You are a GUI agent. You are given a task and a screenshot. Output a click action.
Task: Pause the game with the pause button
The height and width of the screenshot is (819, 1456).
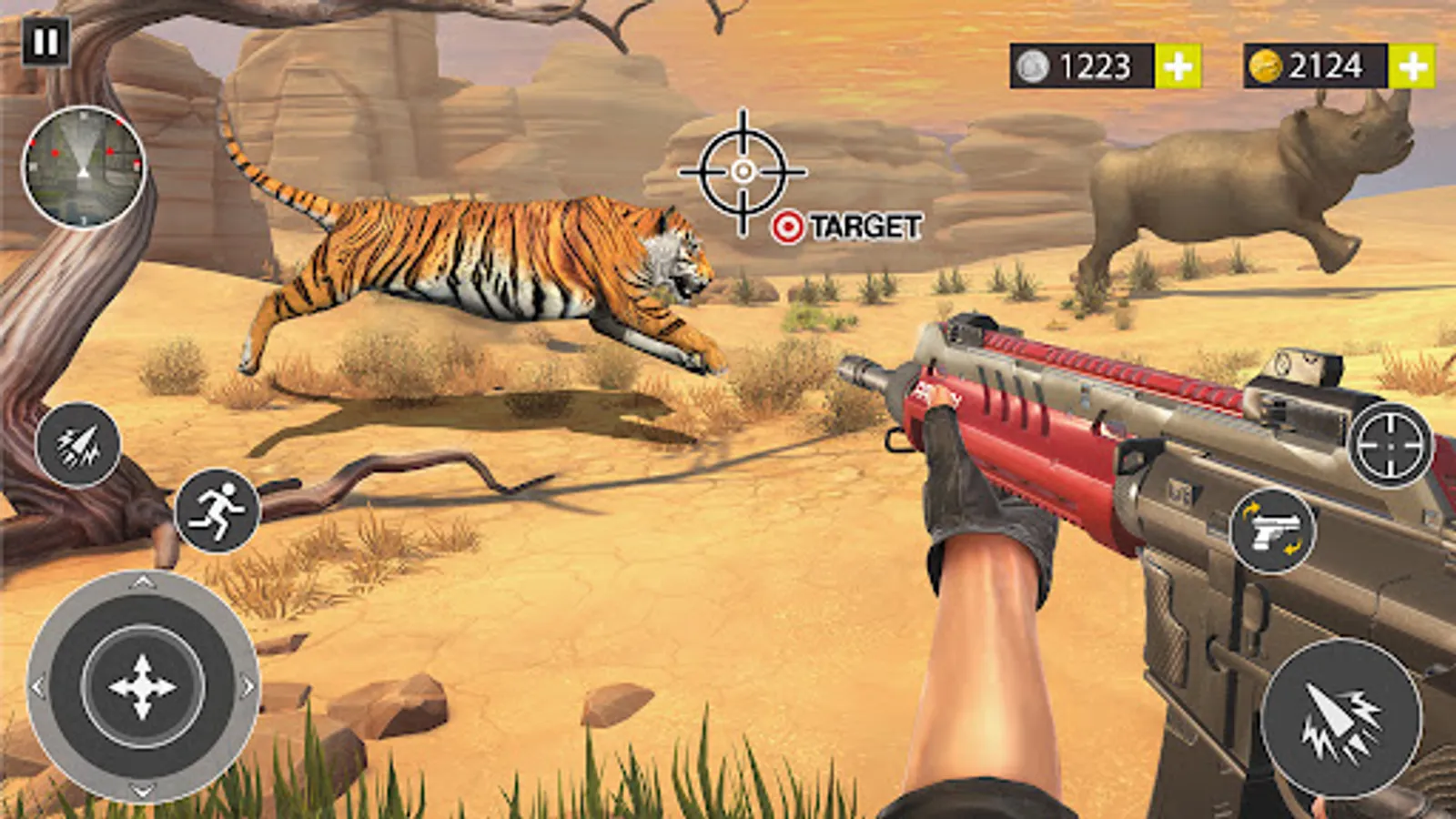[x=45, y=42]
